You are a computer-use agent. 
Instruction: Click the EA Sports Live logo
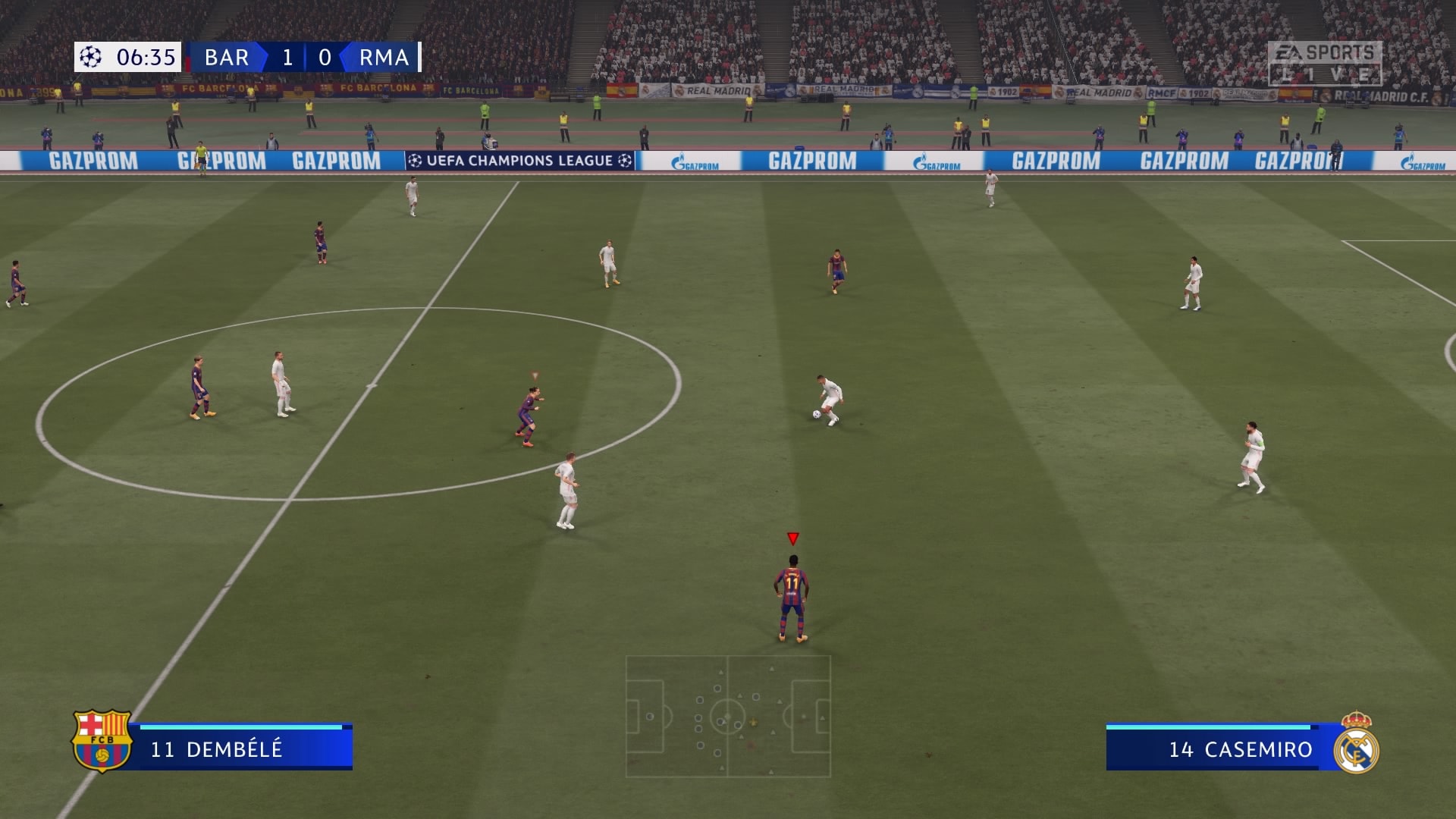[1324, 63]
